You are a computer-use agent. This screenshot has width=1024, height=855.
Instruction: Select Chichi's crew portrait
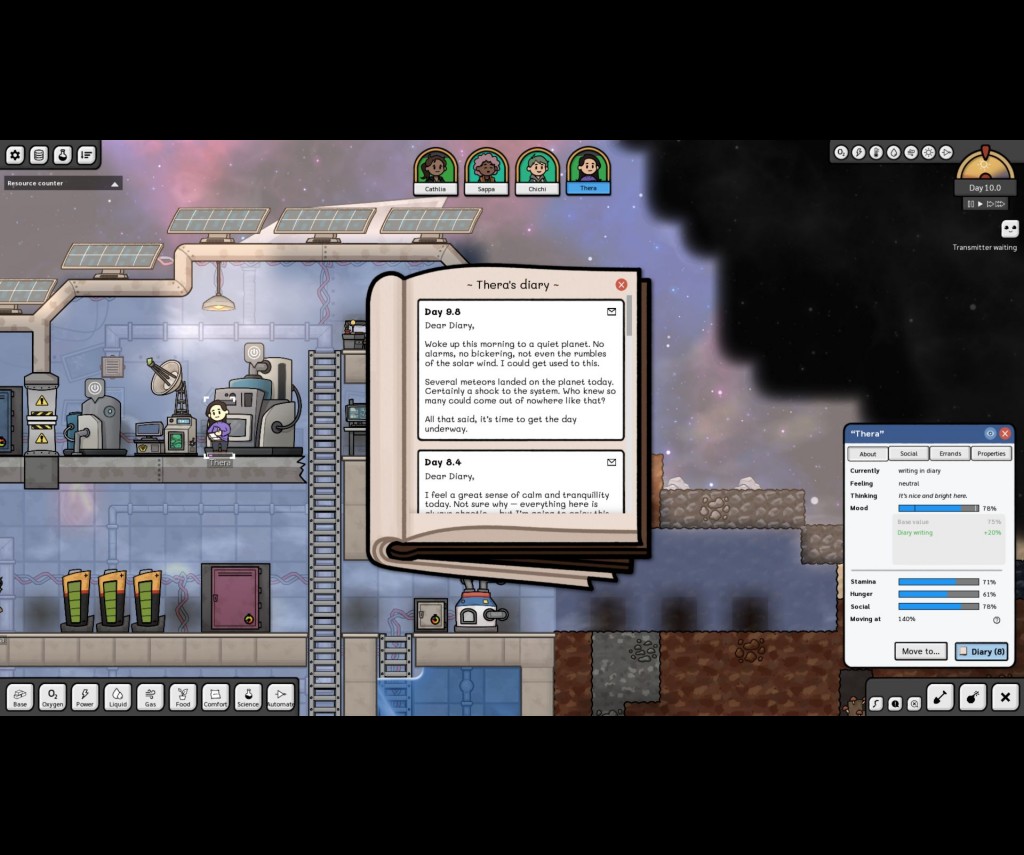click(x=537, y=171)
